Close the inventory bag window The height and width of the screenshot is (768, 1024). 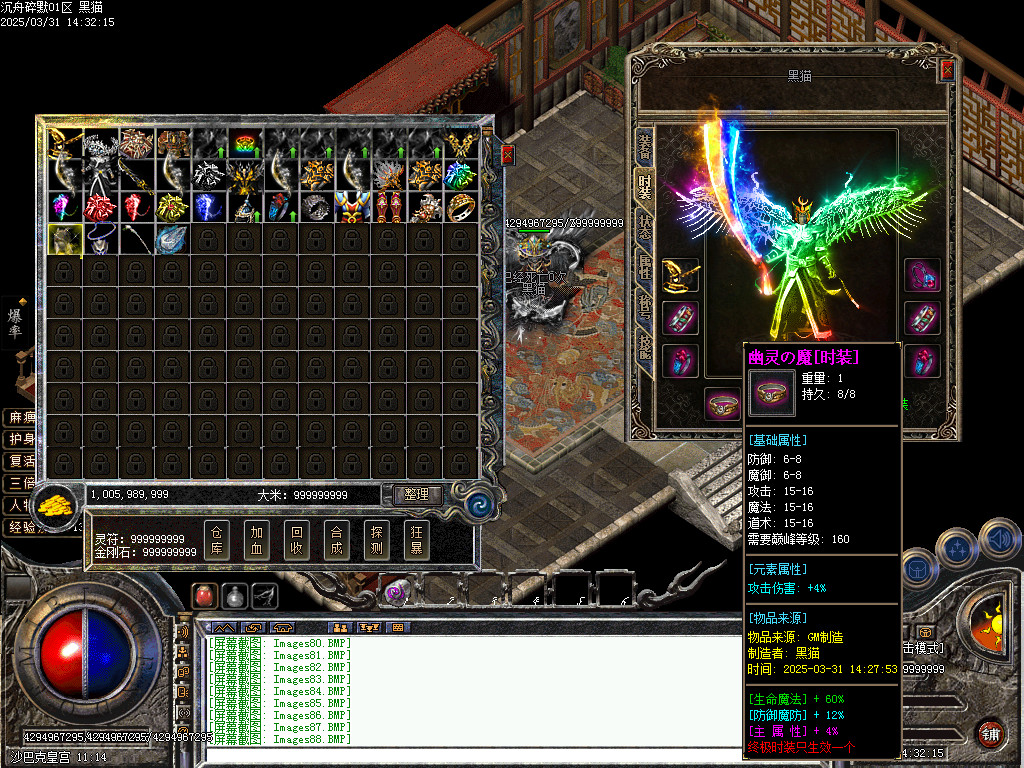[507, 155]
